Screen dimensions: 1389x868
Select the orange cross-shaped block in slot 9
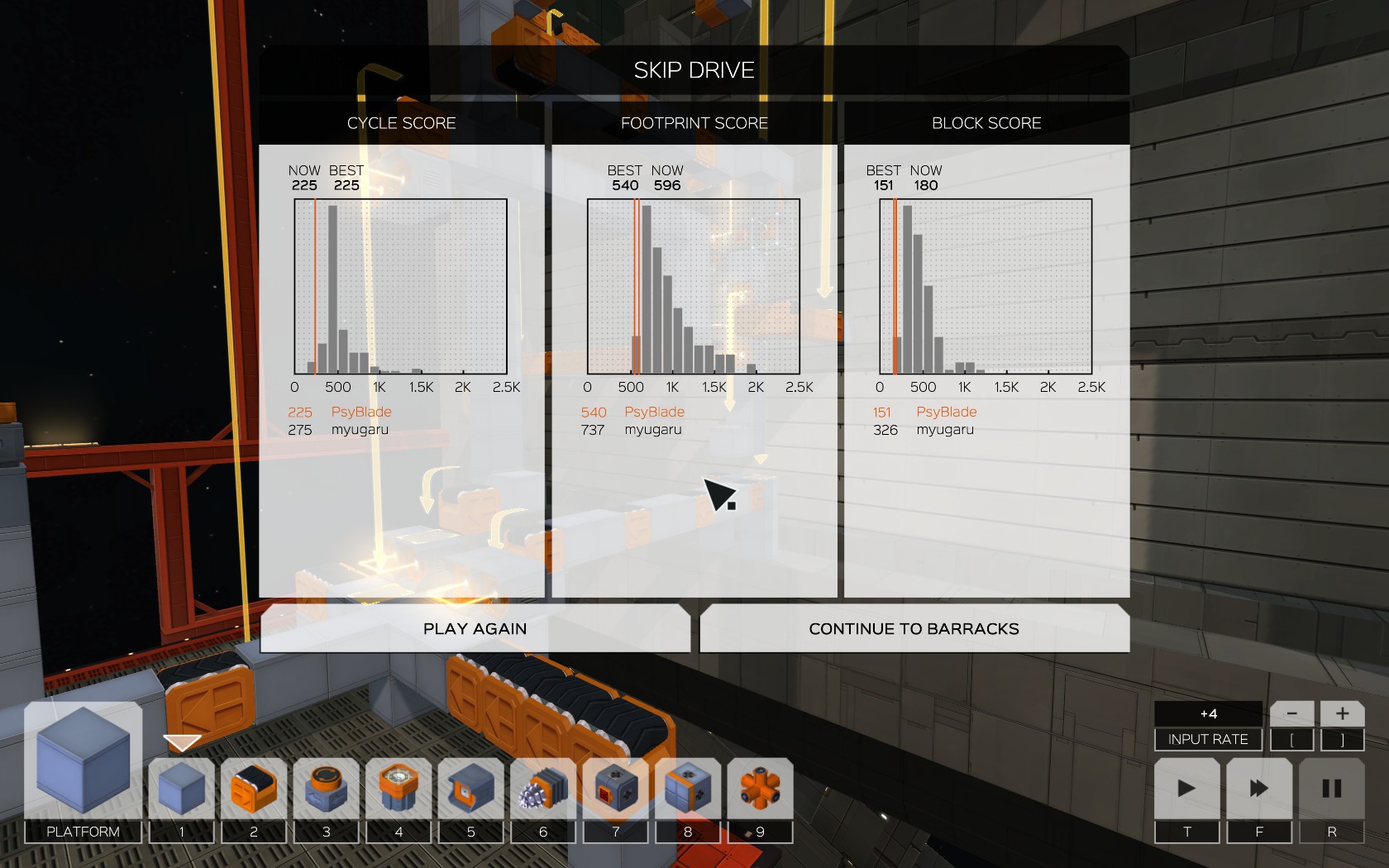(760, 789)
